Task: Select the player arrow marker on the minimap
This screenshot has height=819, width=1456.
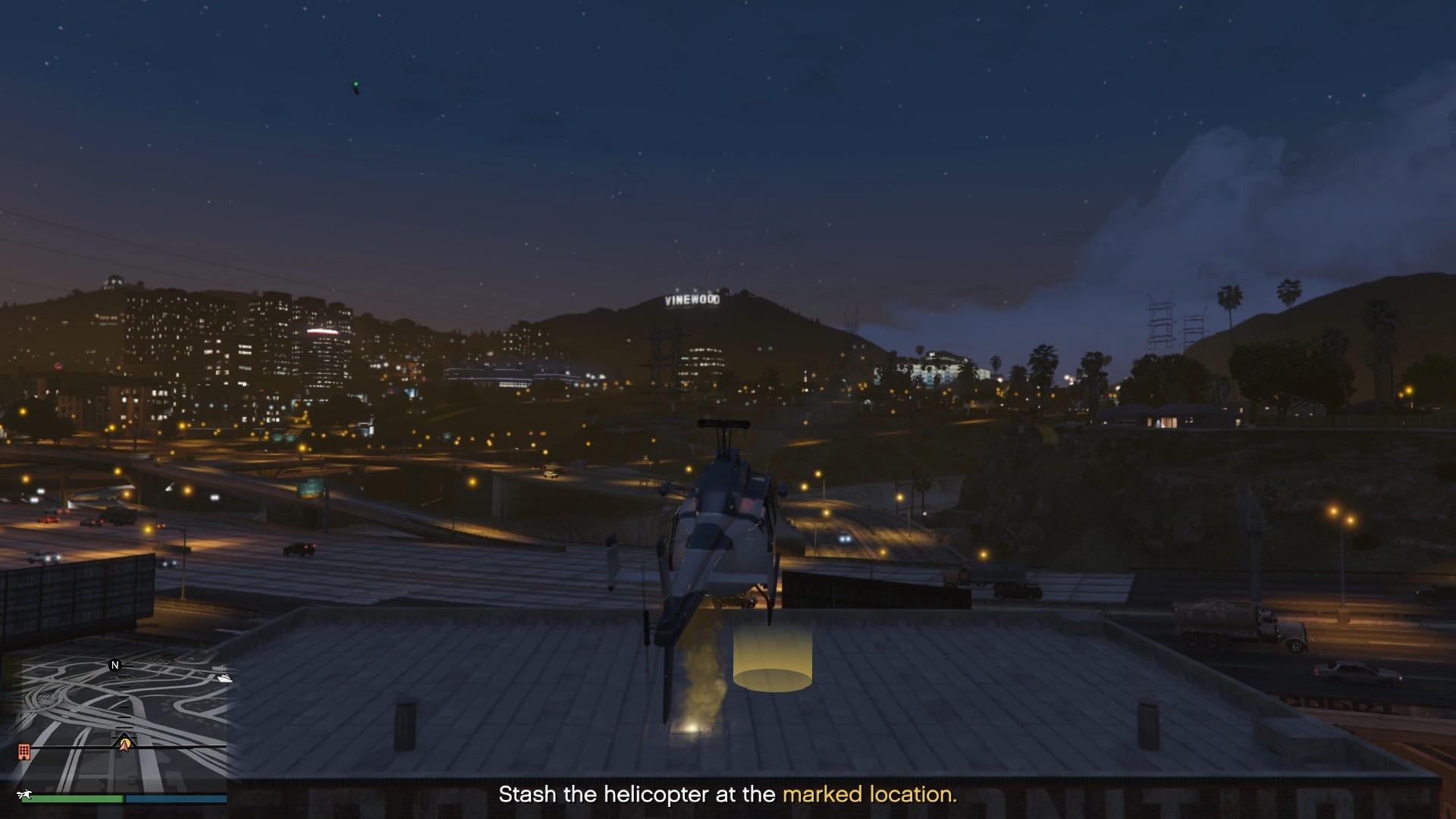Action: tap(124, 746)
